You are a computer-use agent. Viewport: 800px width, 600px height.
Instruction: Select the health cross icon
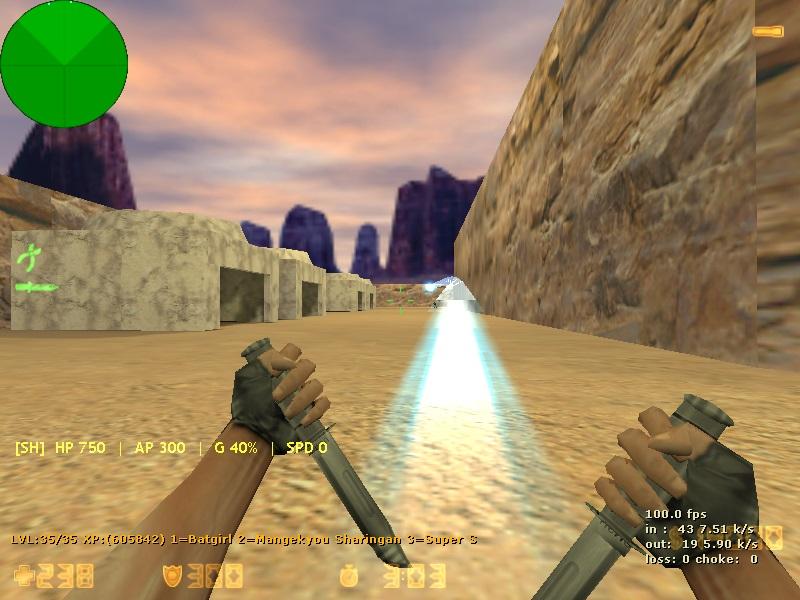tap(23, 575)
